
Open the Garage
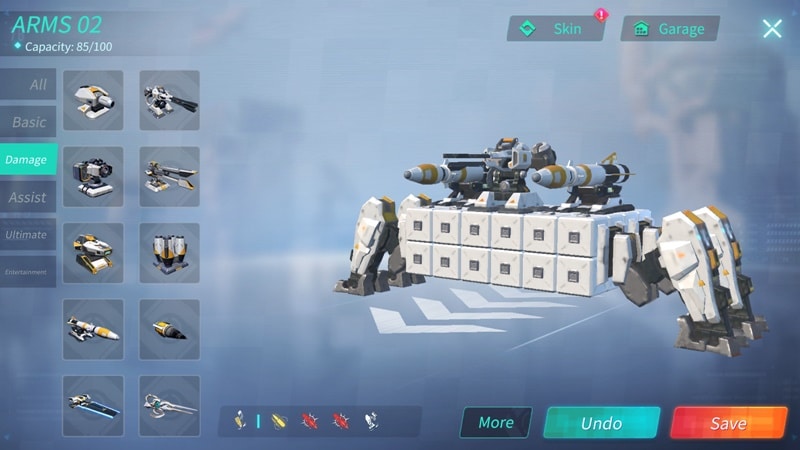(669, 29)
